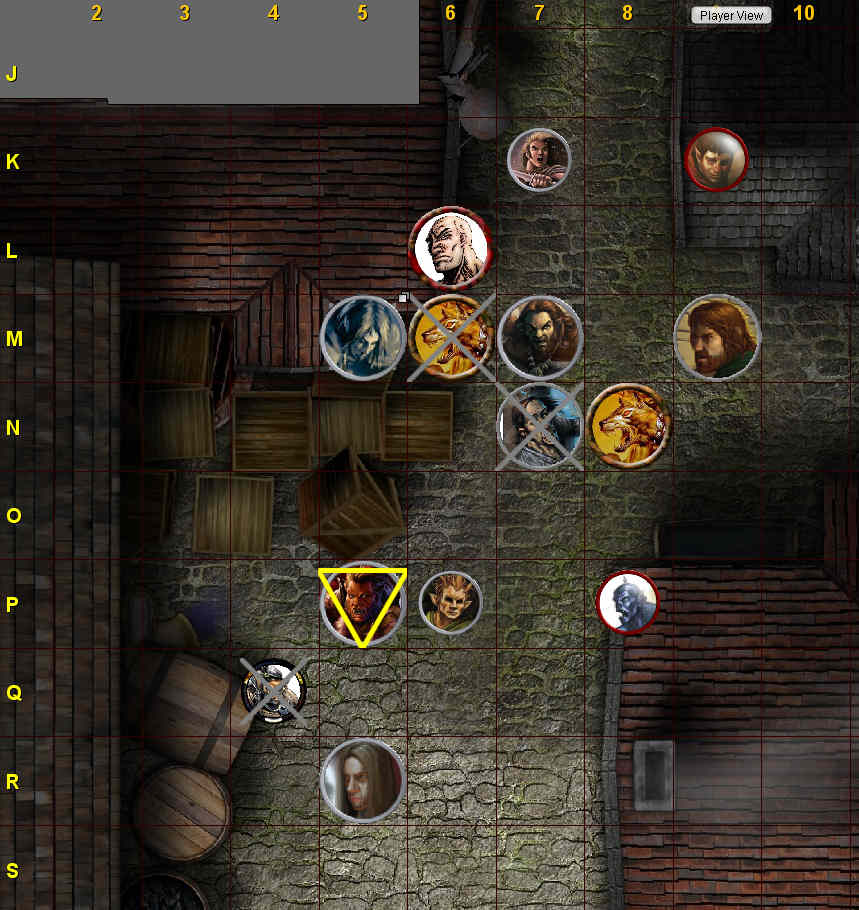Select the red demon token marked with yellow triangle
This screenshot has width=859, height=910.
click(x=362, y=604)
